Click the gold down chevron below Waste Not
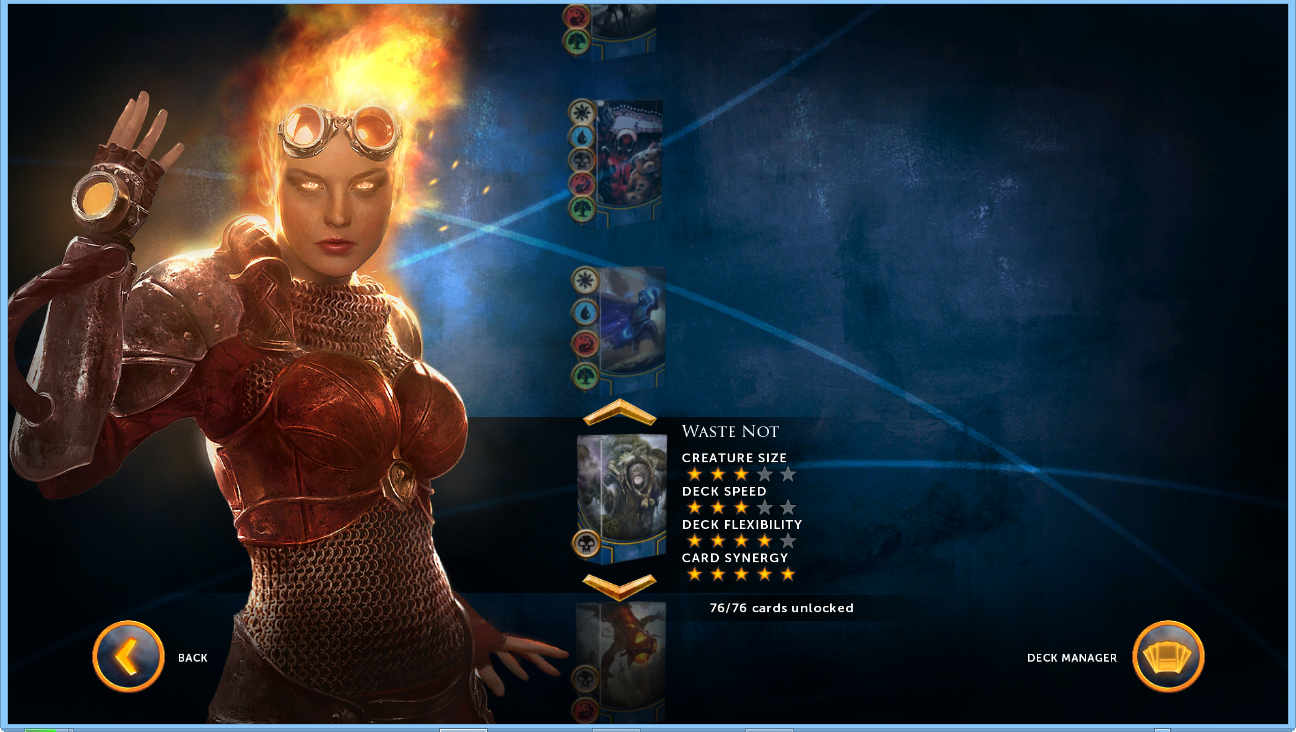This screenshot has height=732, width=1296. click(619, 586)
